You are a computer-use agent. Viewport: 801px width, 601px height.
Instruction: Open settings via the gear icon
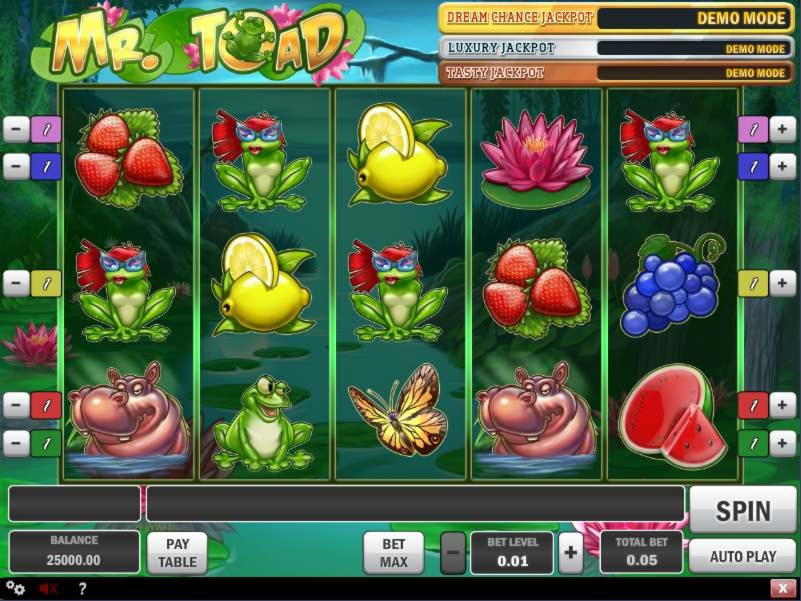[15, 588]
